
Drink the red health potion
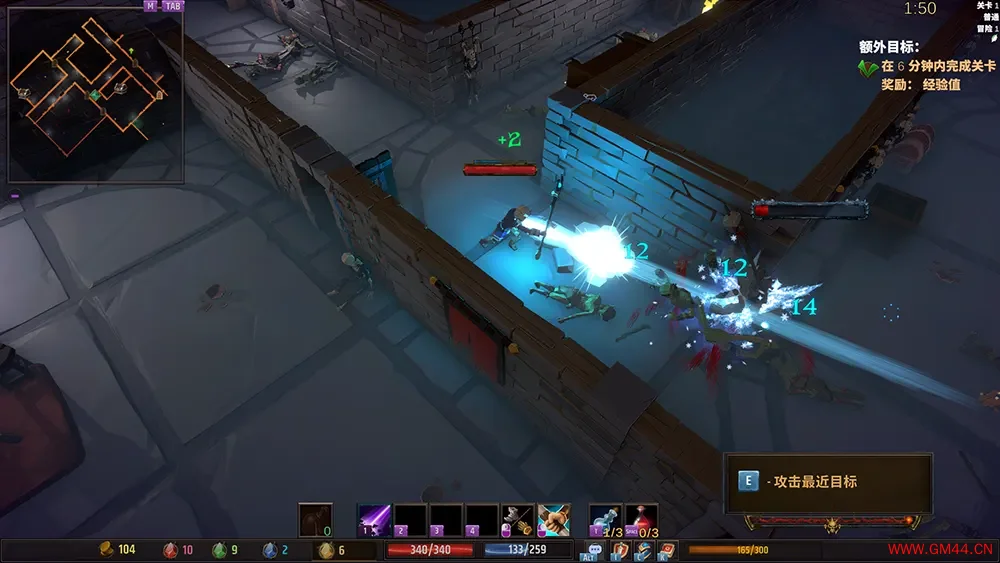point(641,520)
